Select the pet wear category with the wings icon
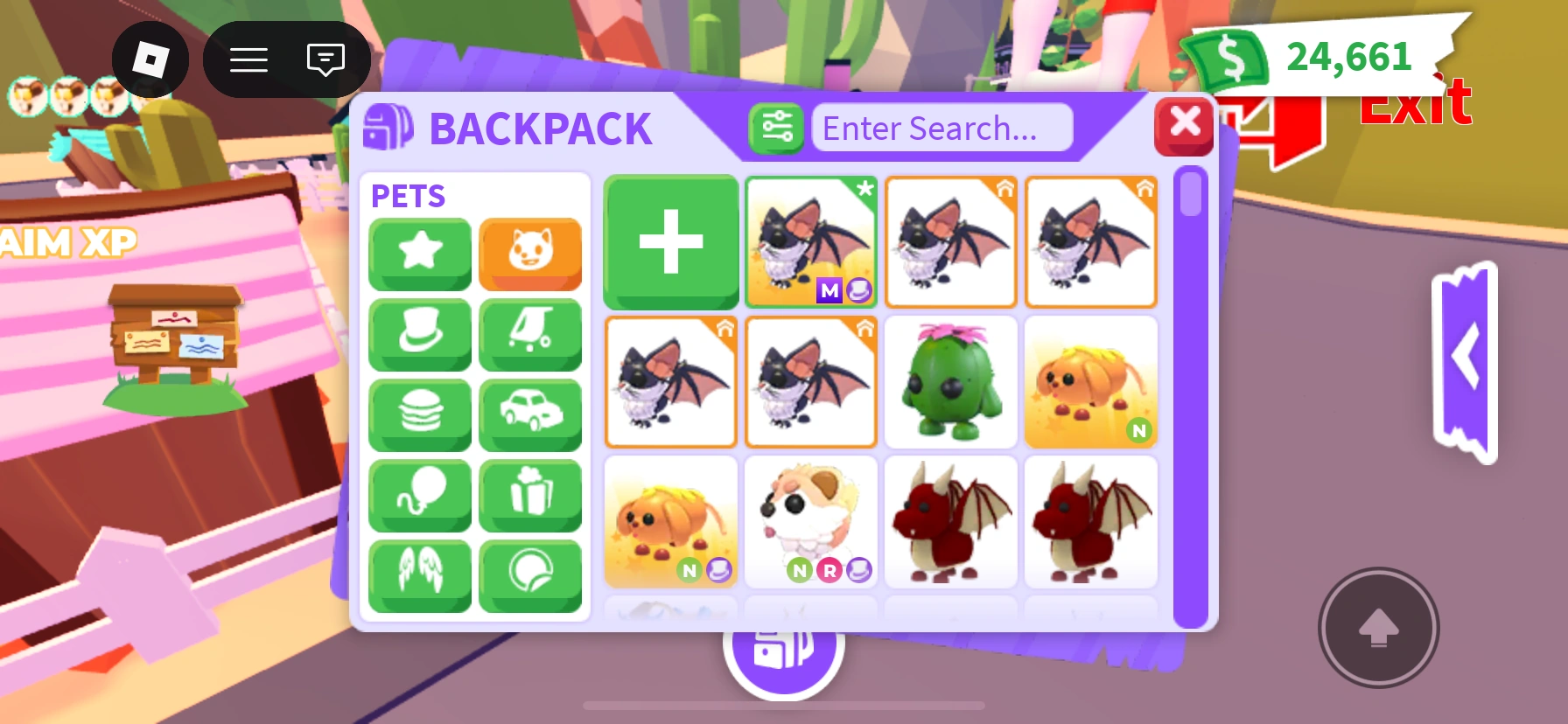 [x=419, y=574]
